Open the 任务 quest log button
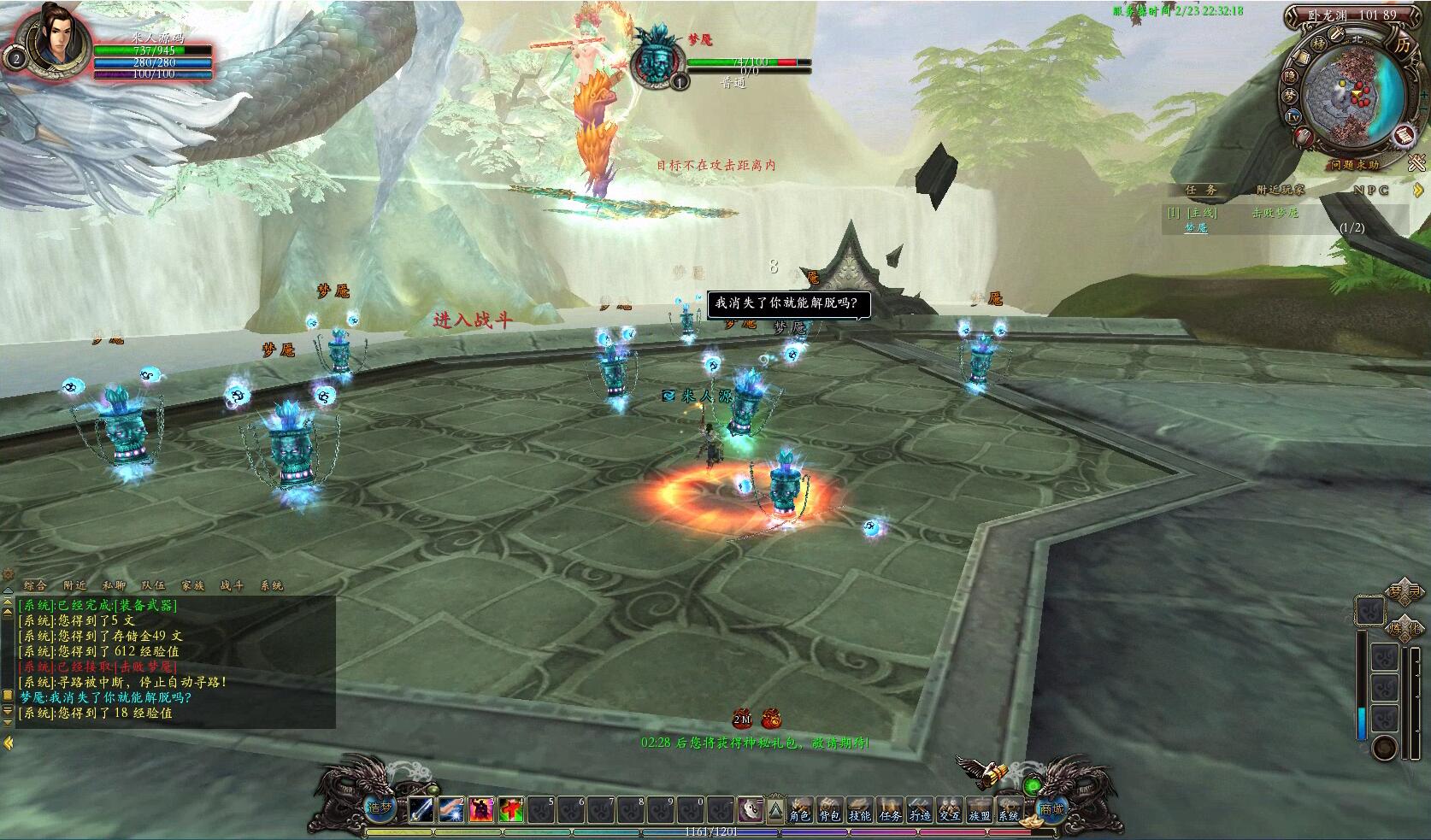 [x=889, y=809]
